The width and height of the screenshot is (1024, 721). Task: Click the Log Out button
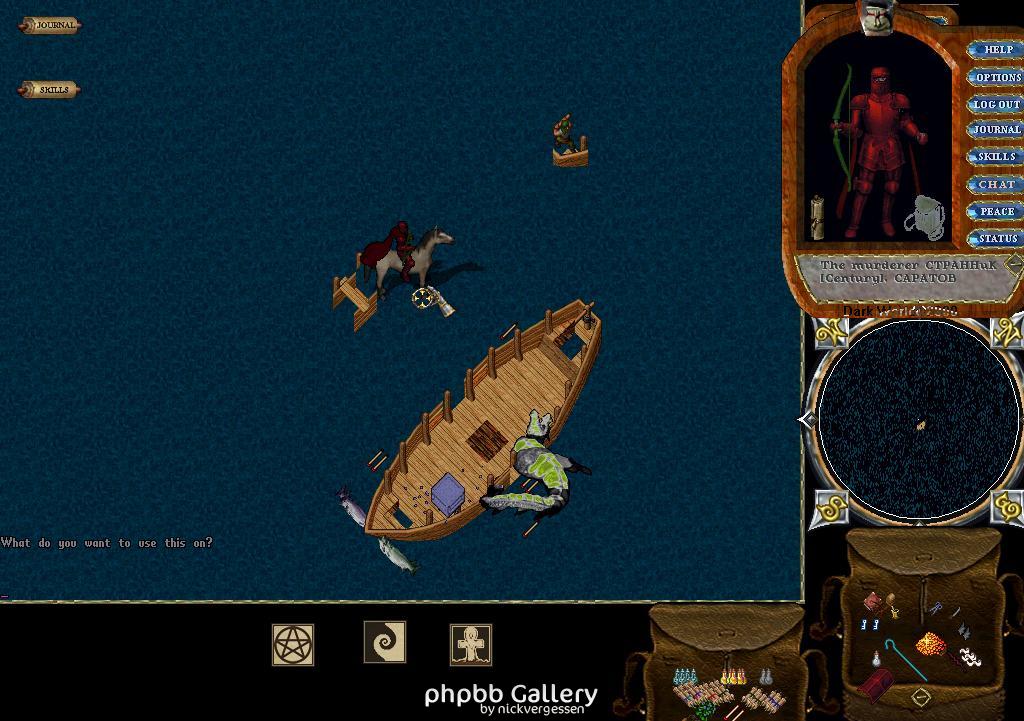(996, 104)
